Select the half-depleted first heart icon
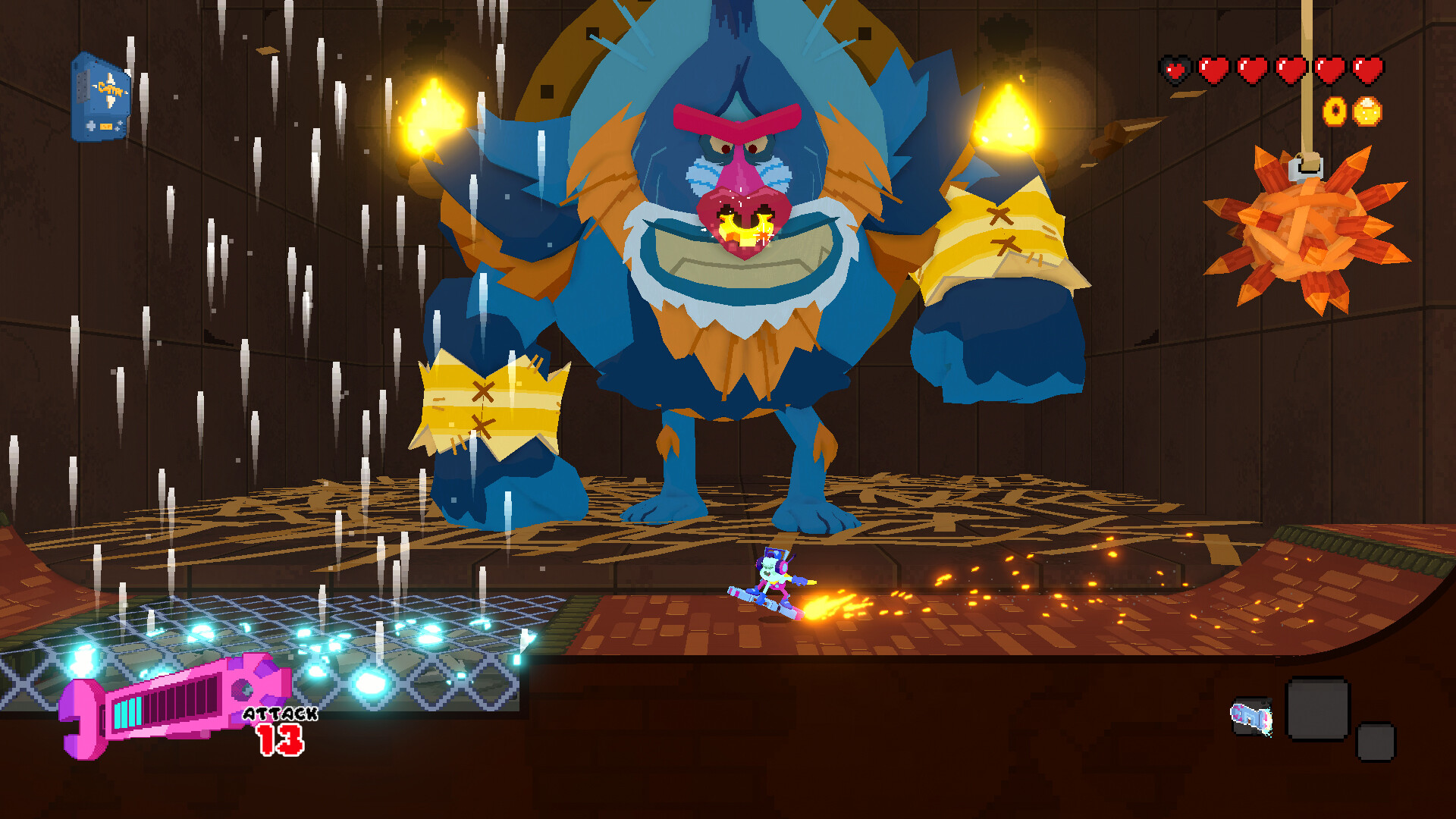The image size is (1456, 819). 1174,68
